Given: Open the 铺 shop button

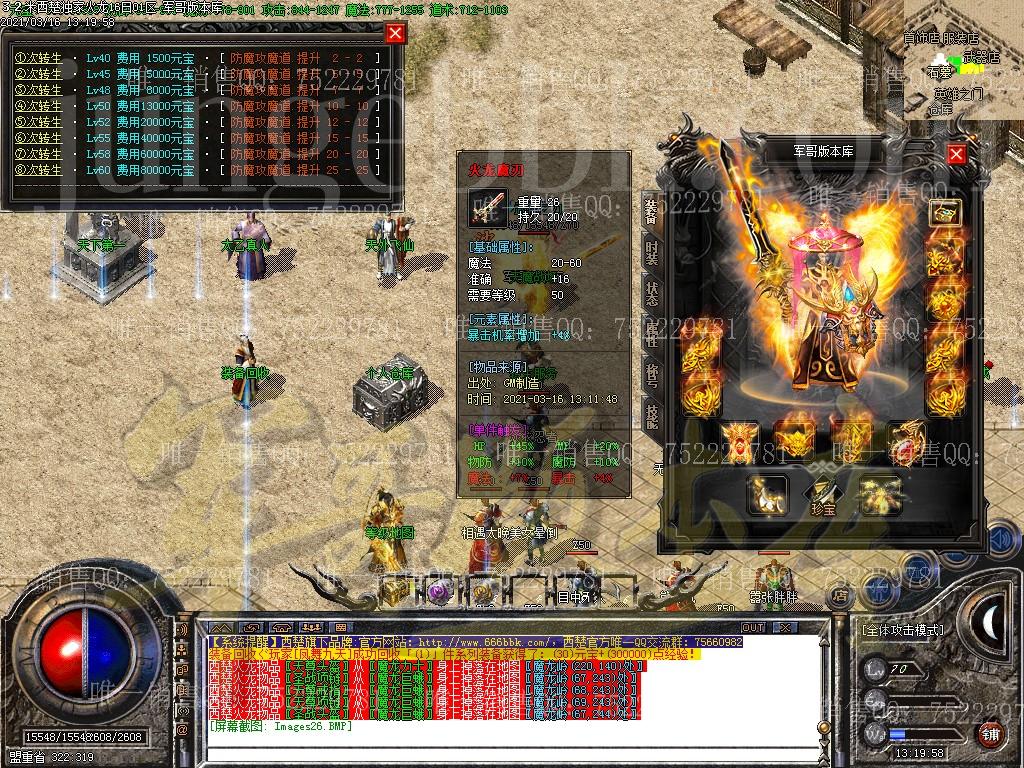Looking at the screenshot, I should (989, 733).
